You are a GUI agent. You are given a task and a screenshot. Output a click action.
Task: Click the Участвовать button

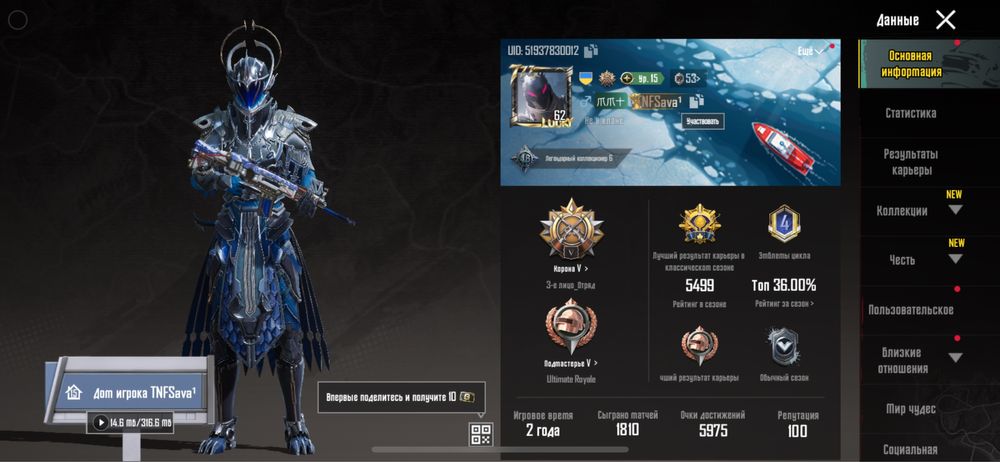click(x=703, y=121)
